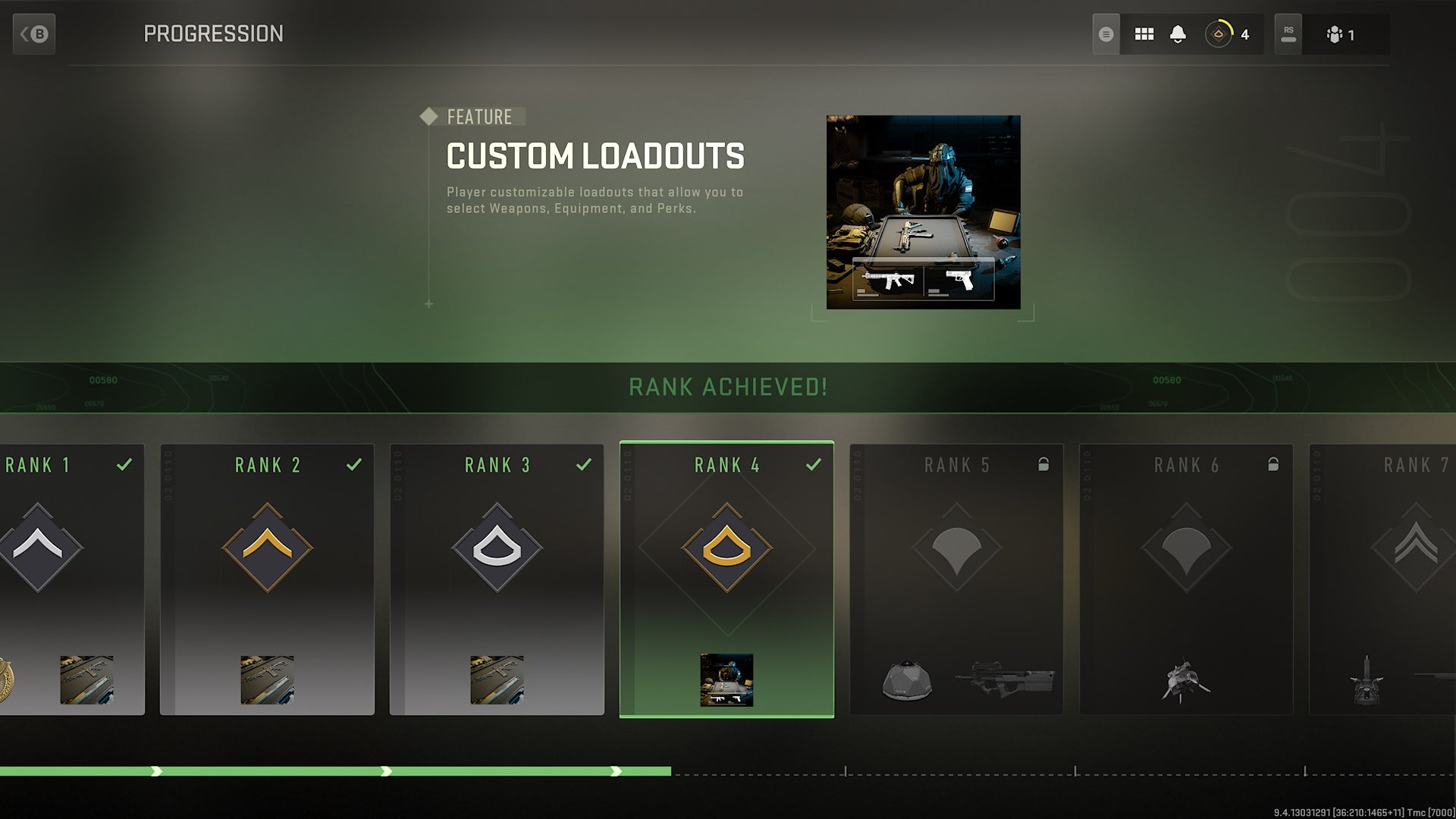Click the green rank progress bar
The image size is (1456, 819).
[334, 770]
